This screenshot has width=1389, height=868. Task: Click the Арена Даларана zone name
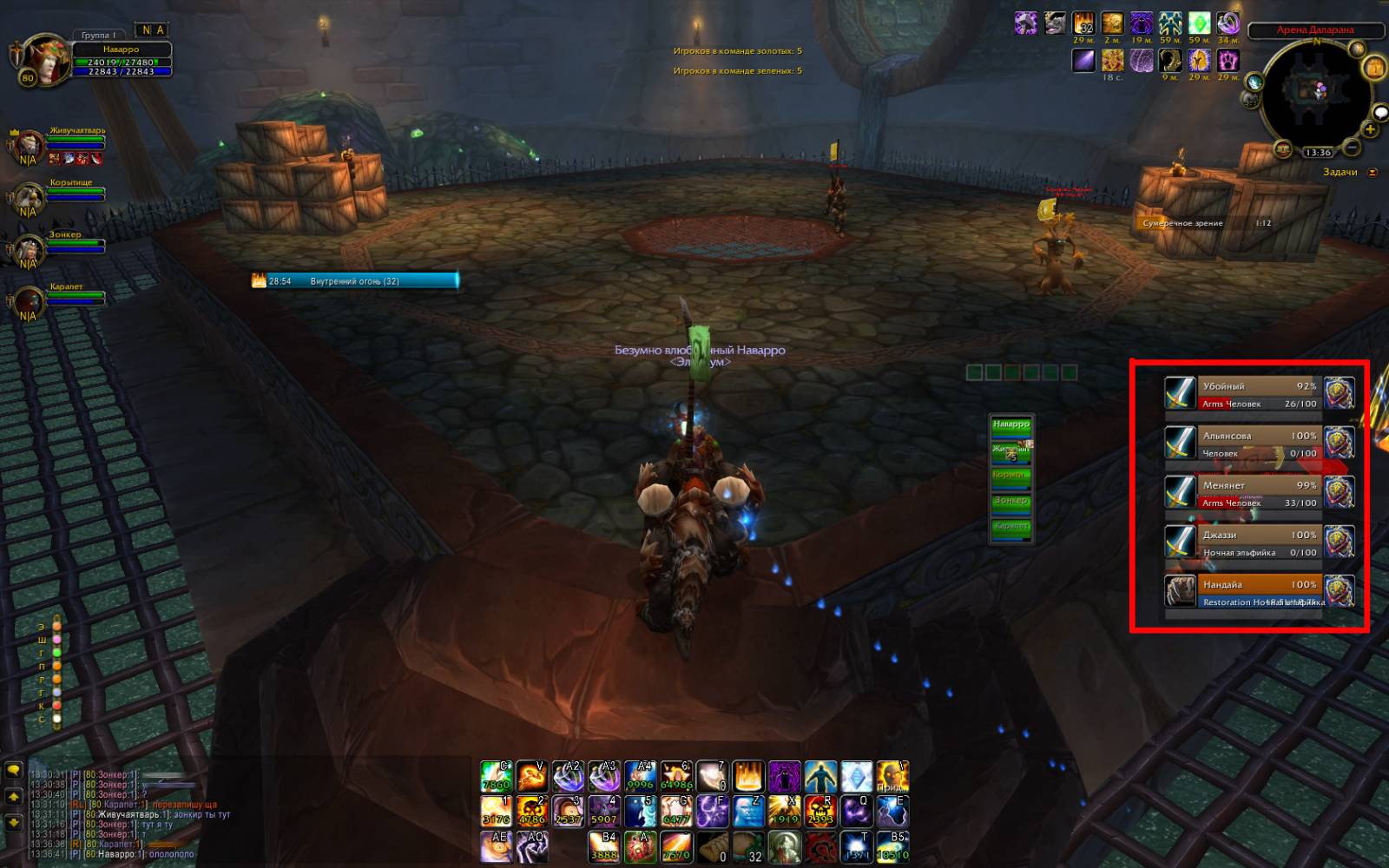pyautogui.click(x=1314, y=30)
